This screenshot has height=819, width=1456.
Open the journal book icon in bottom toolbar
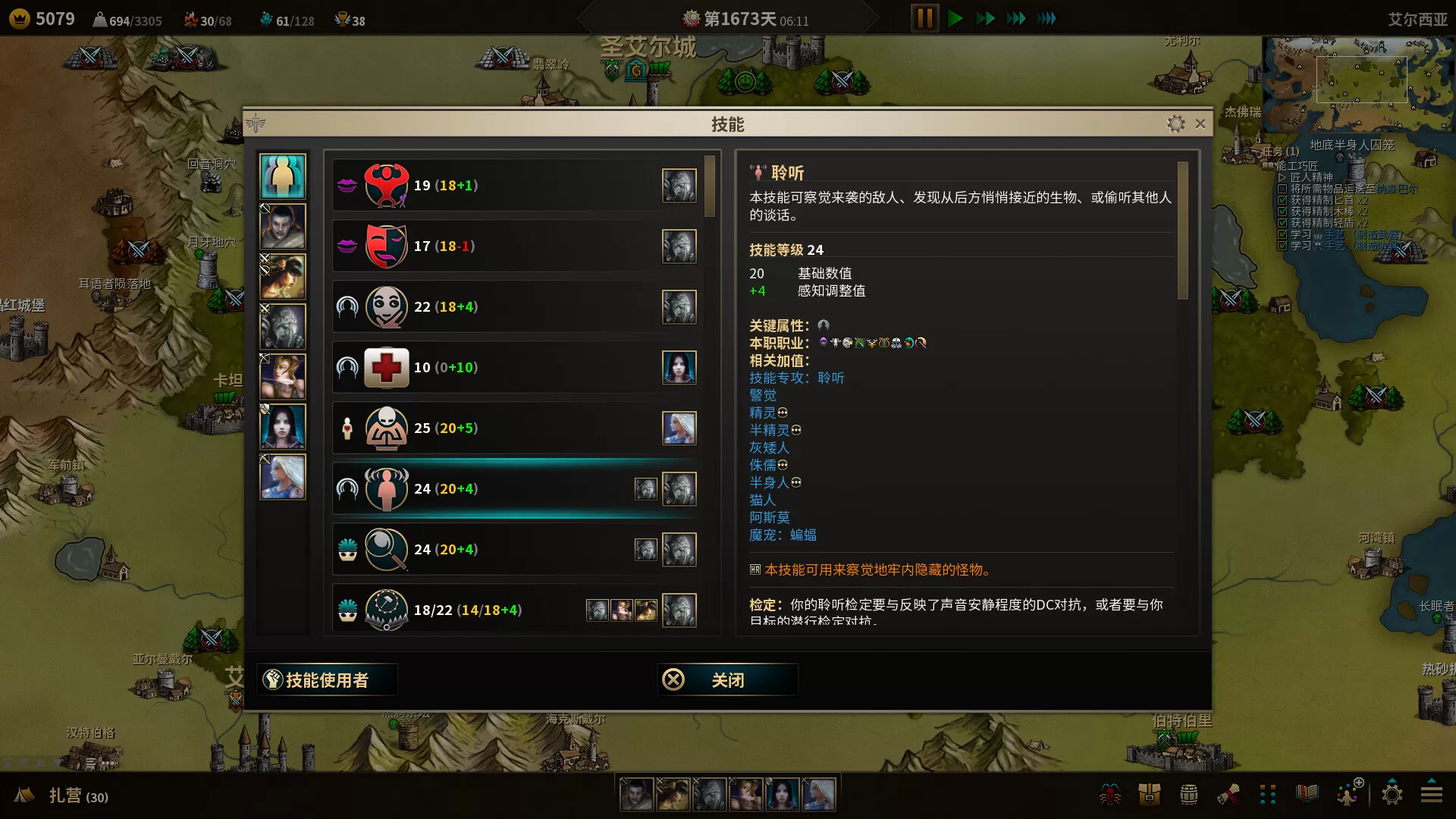1307,794
